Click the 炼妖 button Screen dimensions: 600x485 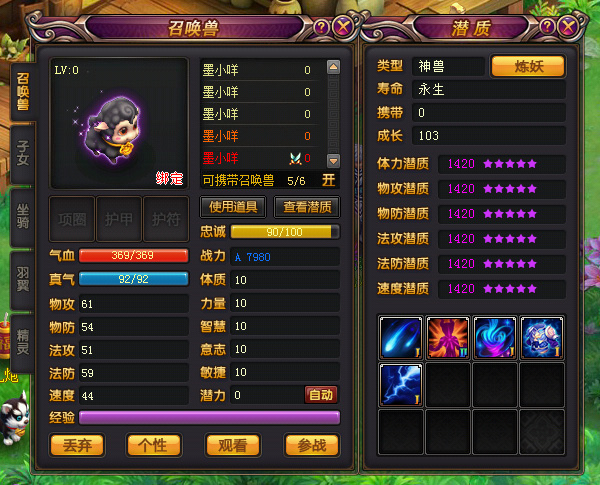527,66
